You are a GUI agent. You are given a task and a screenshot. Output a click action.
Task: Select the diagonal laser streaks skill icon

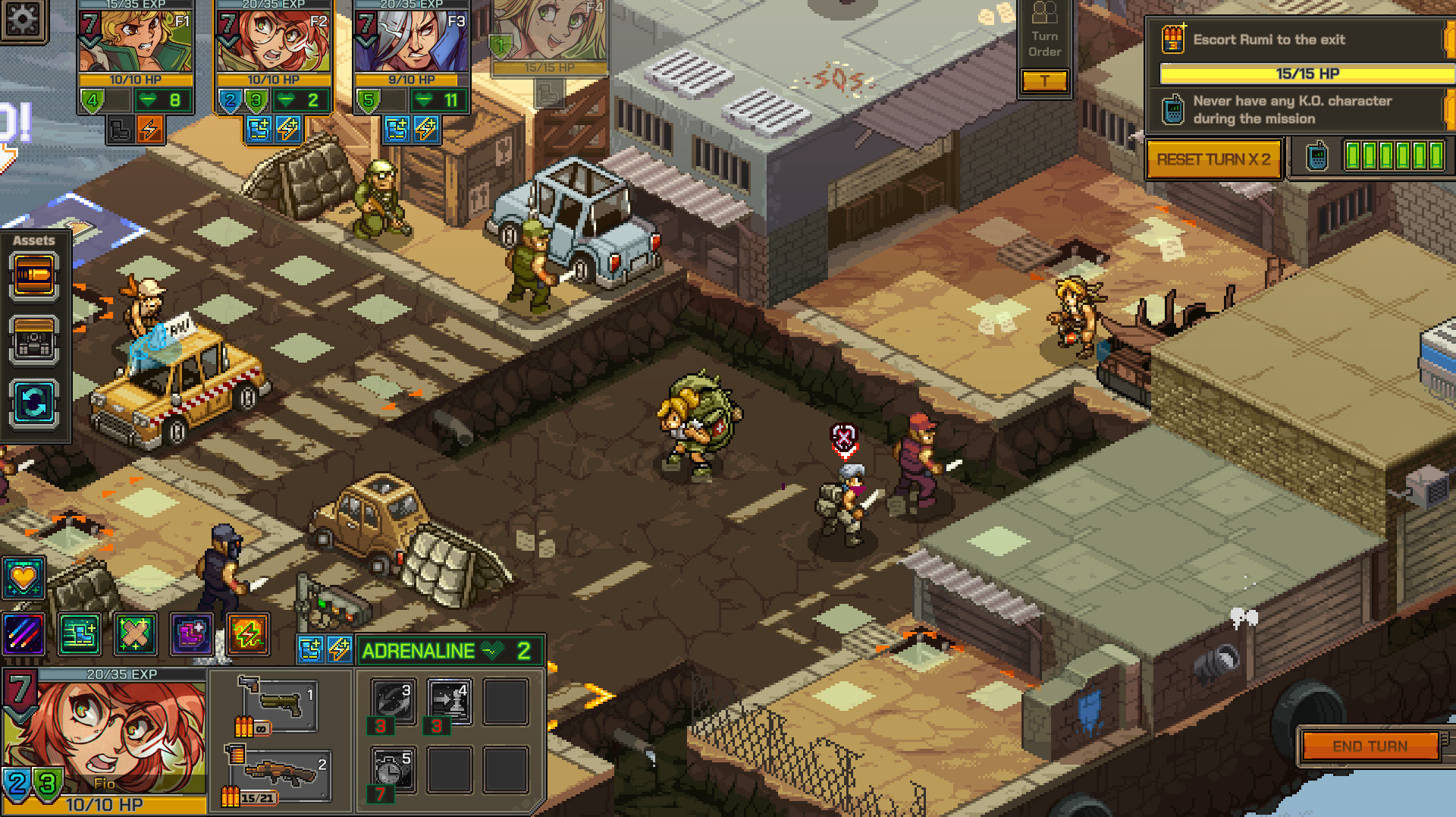tap(24, 634)
